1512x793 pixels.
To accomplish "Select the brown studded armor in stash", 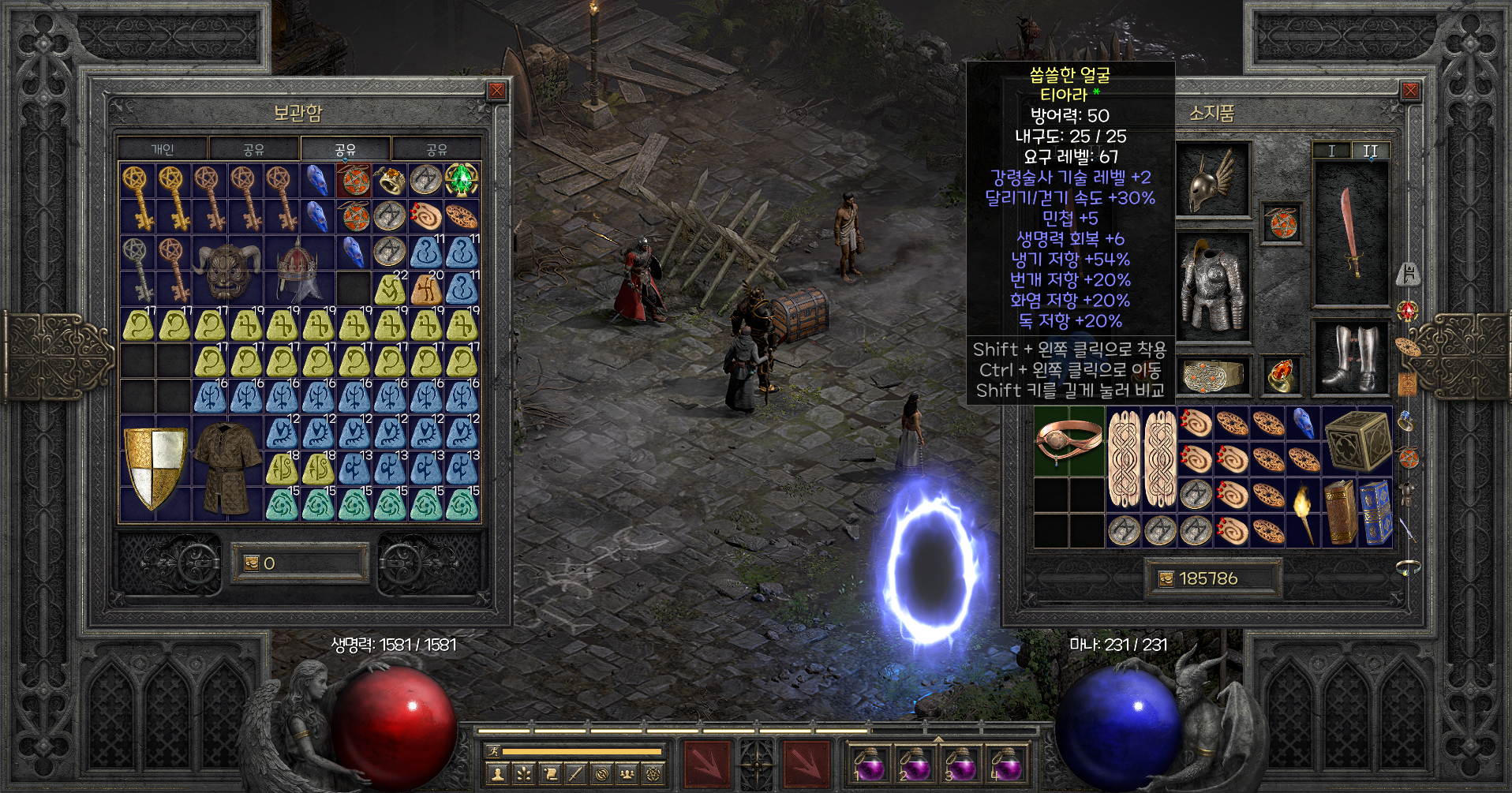I will [227, 466].
